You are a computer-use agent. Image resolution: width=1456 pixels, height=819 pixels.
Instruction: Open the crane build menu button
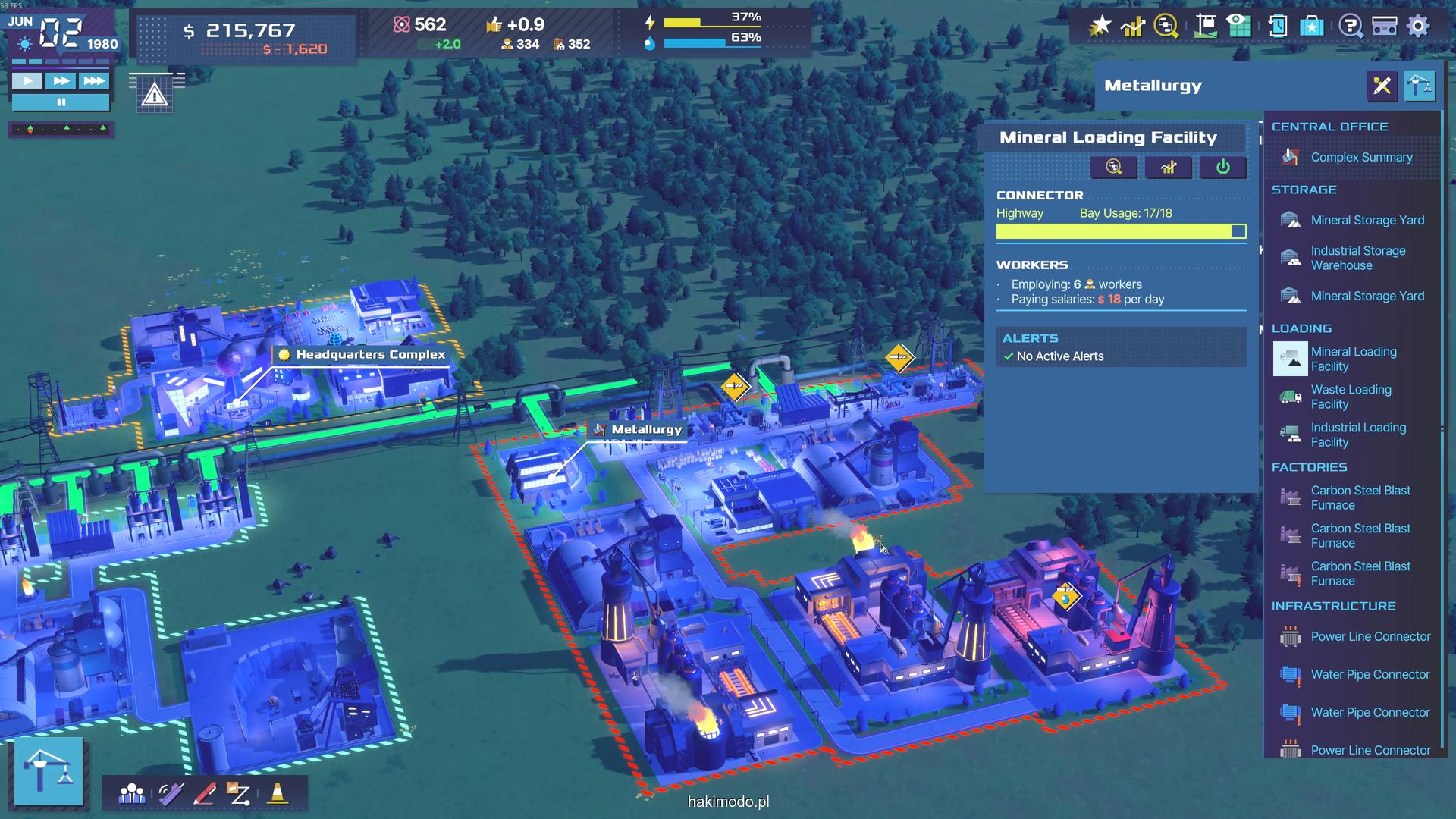coord(49,771)
